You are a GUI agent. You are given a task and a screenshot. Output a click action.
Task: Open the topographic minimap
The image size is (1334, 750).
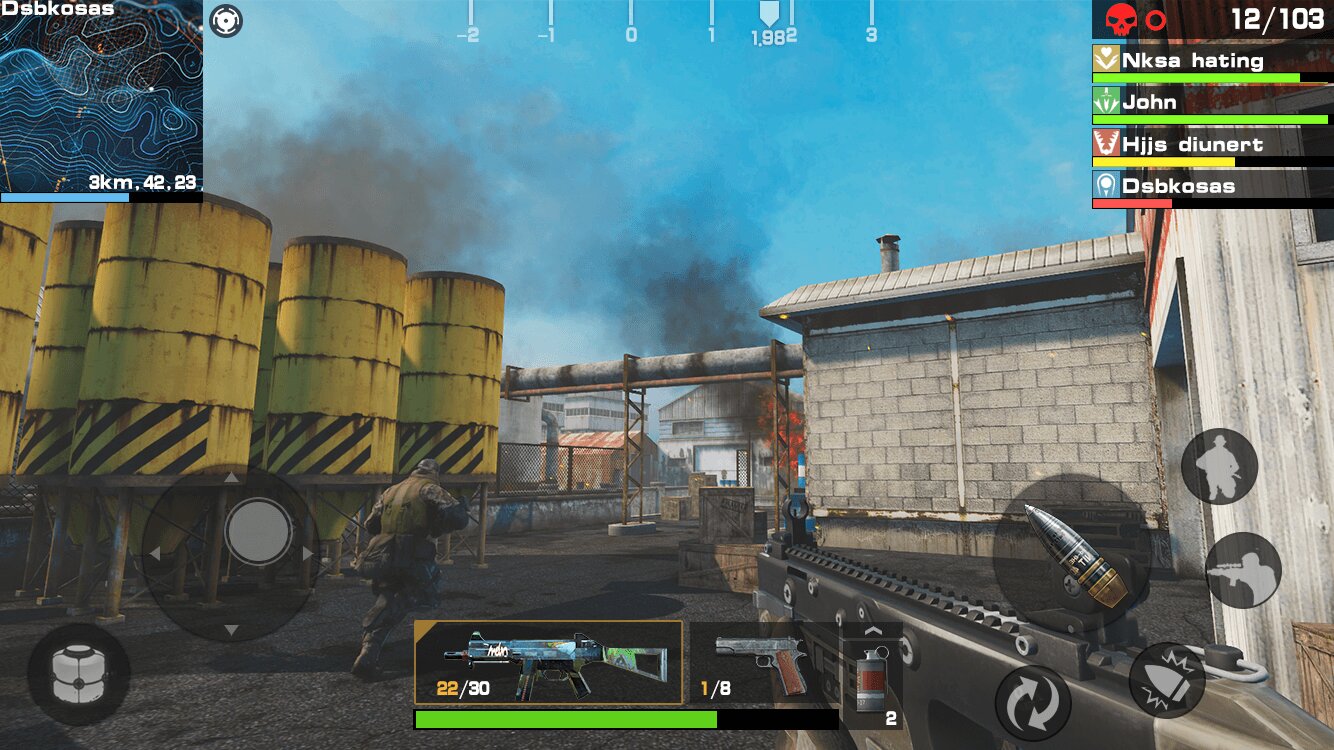(101, 97)
